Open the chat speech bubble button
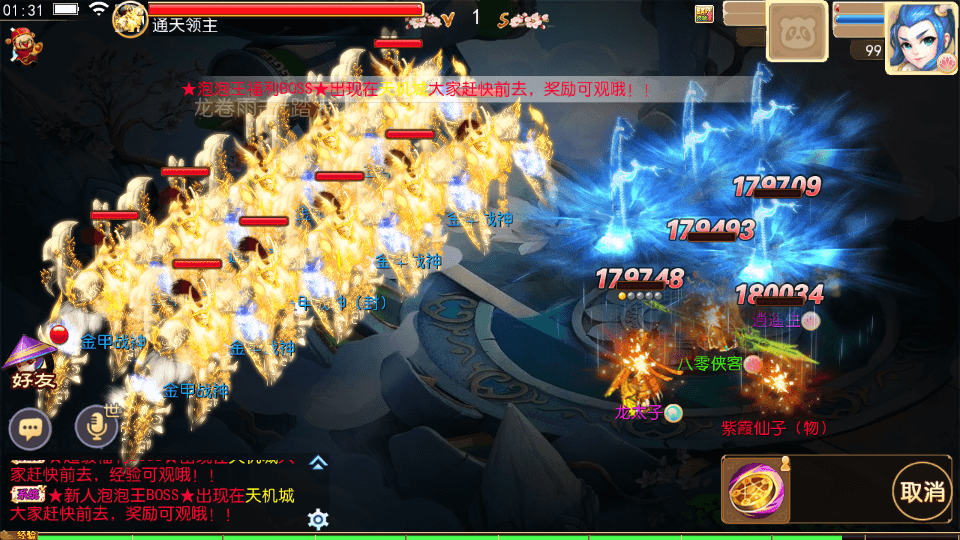This screenshot has height=540, width=960. pyautogui.click(x=31, y=429)
